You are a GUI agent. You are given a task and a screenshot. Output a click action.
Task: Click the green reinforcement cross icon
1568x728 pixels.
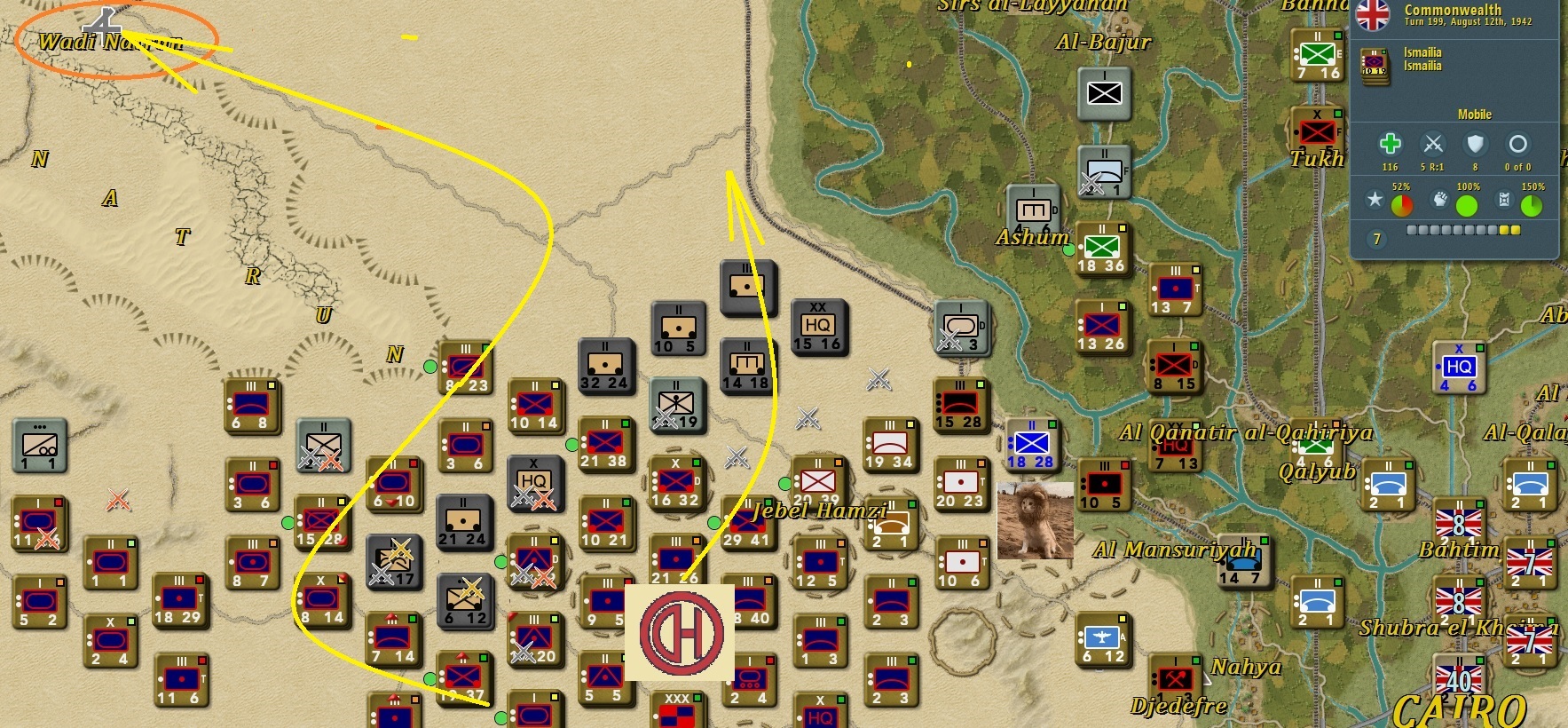click(x=1391, y=142)
